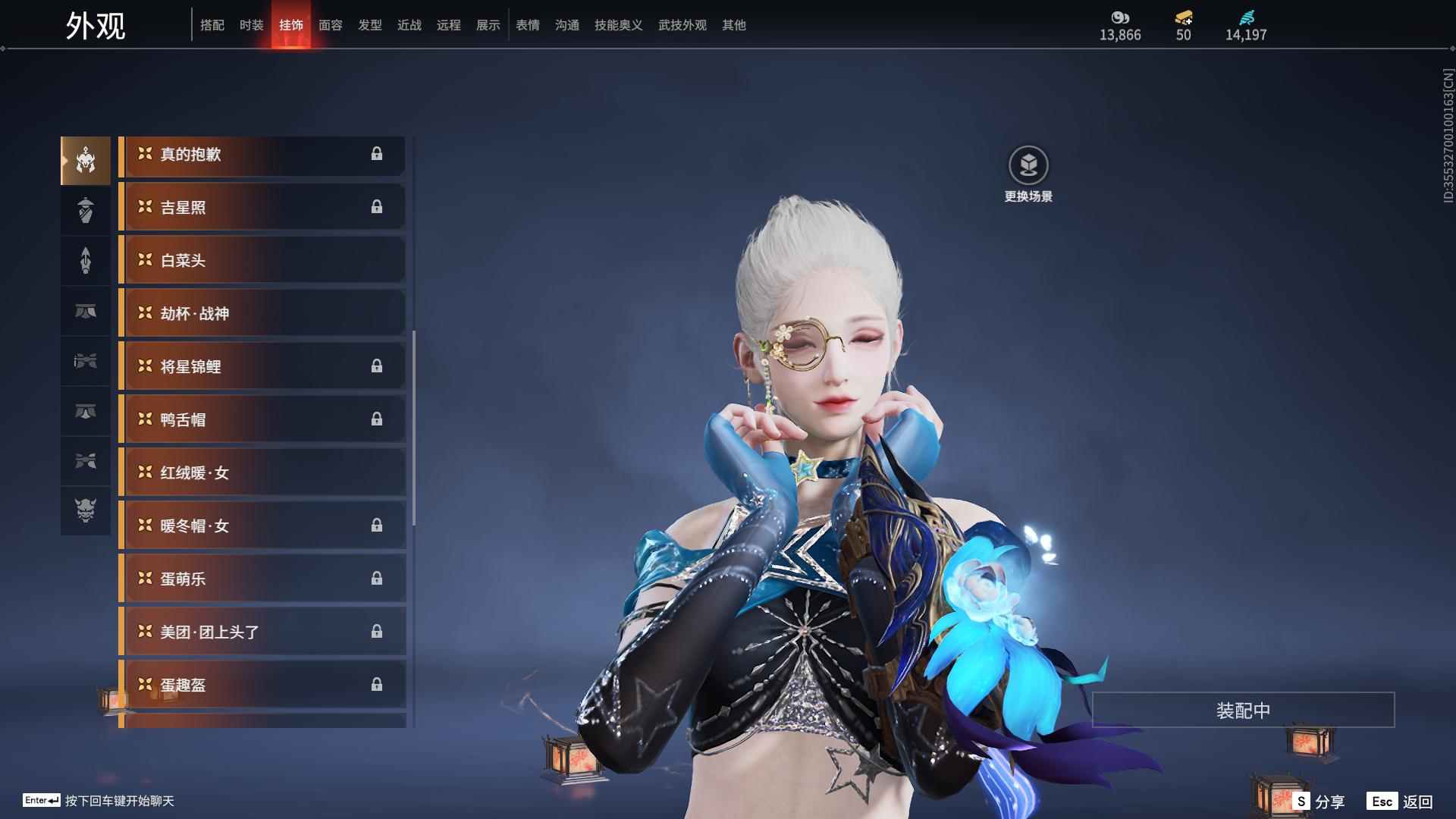This screenshot has height=819, width=1456.
Task: Open the 技能奥义 tab
Action: (618, 25)
